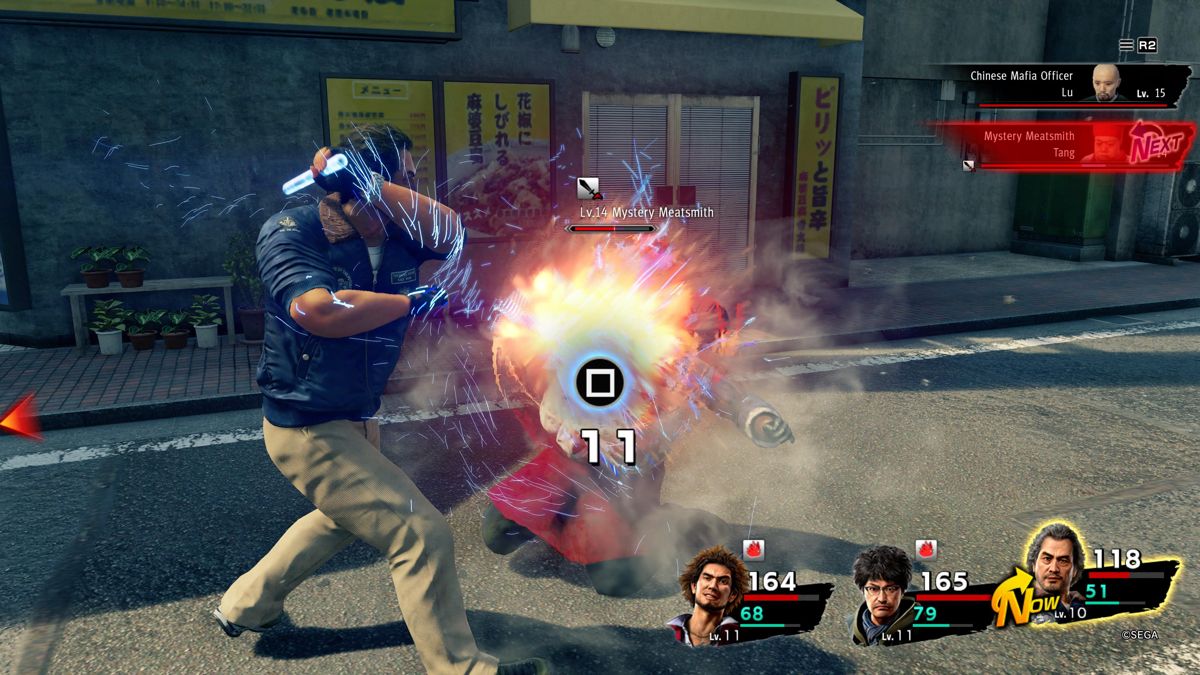Click the Lv.14 Mystery Meatsmith target label
This screenshot has height=675, width=1200.
pyautogui.click(x=647, y=212)
